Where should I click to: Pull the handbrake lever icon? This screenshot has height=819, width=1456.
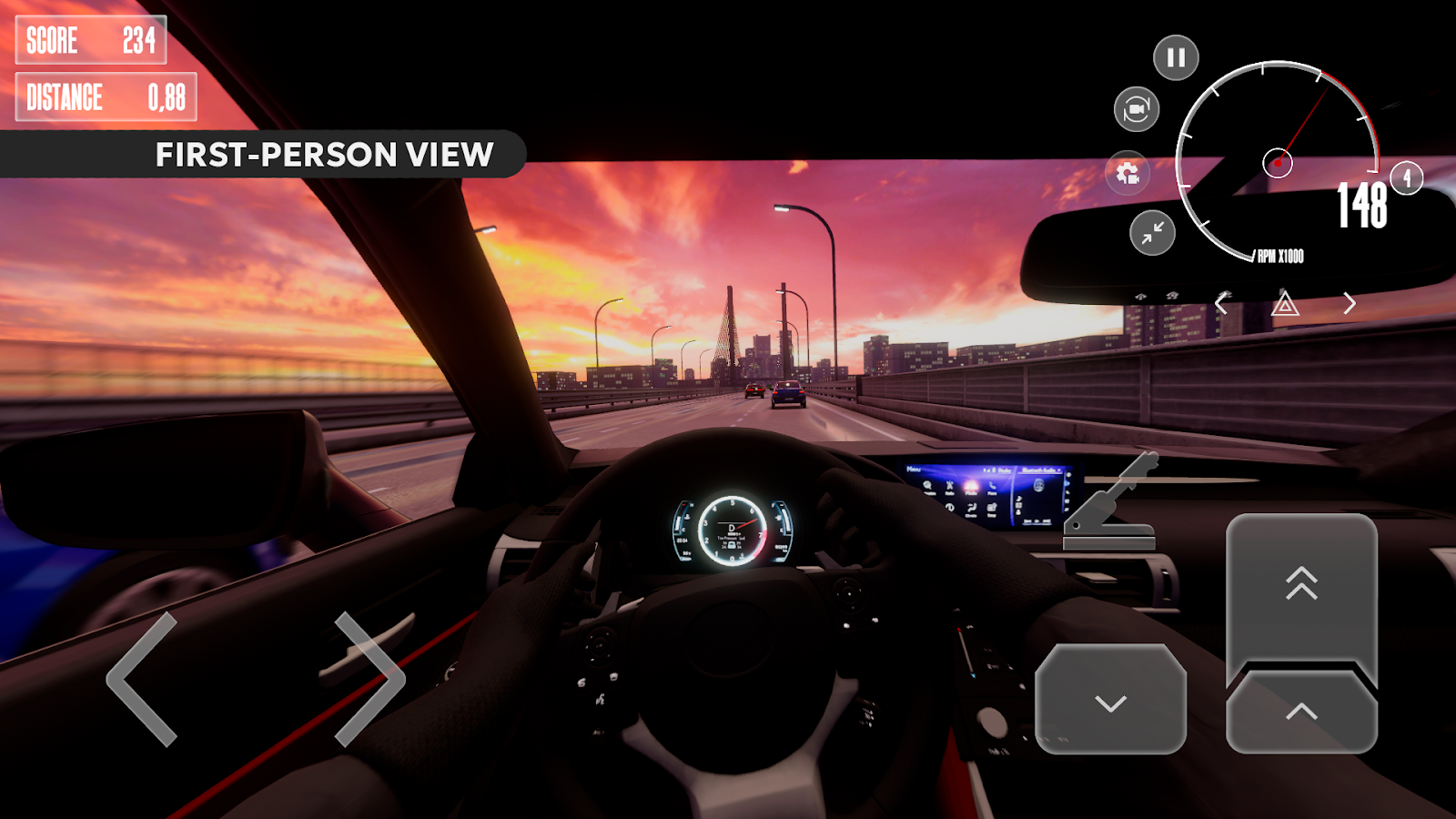(x=1112, y=503)
